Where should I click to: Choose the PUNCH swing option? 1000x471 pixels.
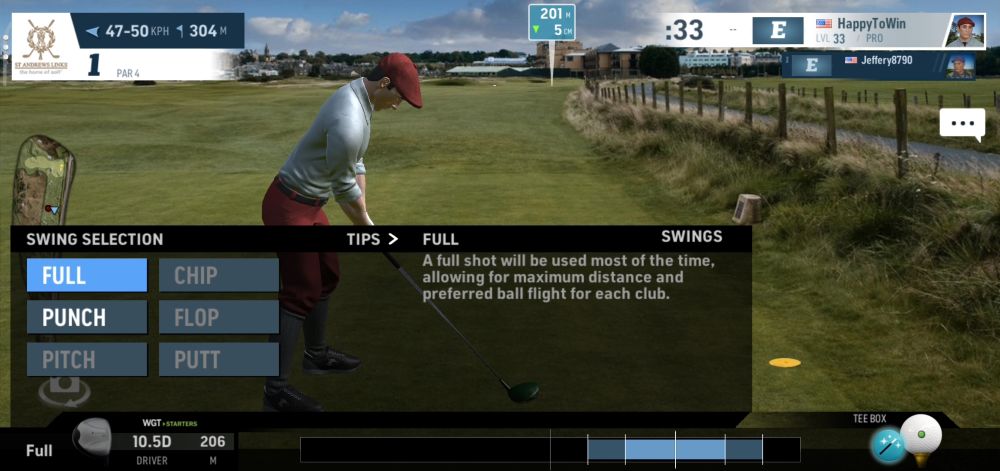point(87,317)
